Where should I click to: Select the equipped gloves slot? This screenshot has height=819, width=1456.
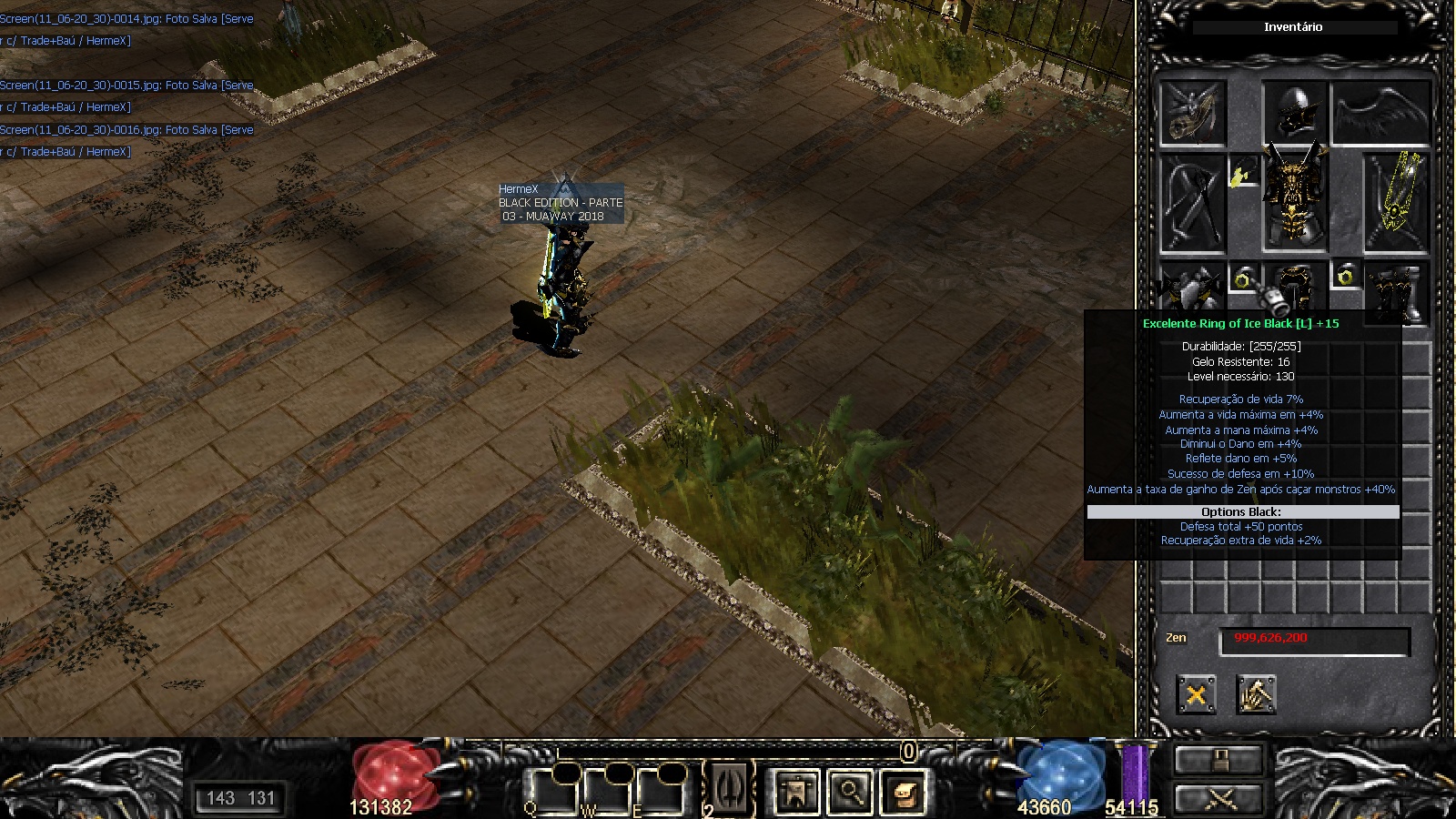[1192, 291]
